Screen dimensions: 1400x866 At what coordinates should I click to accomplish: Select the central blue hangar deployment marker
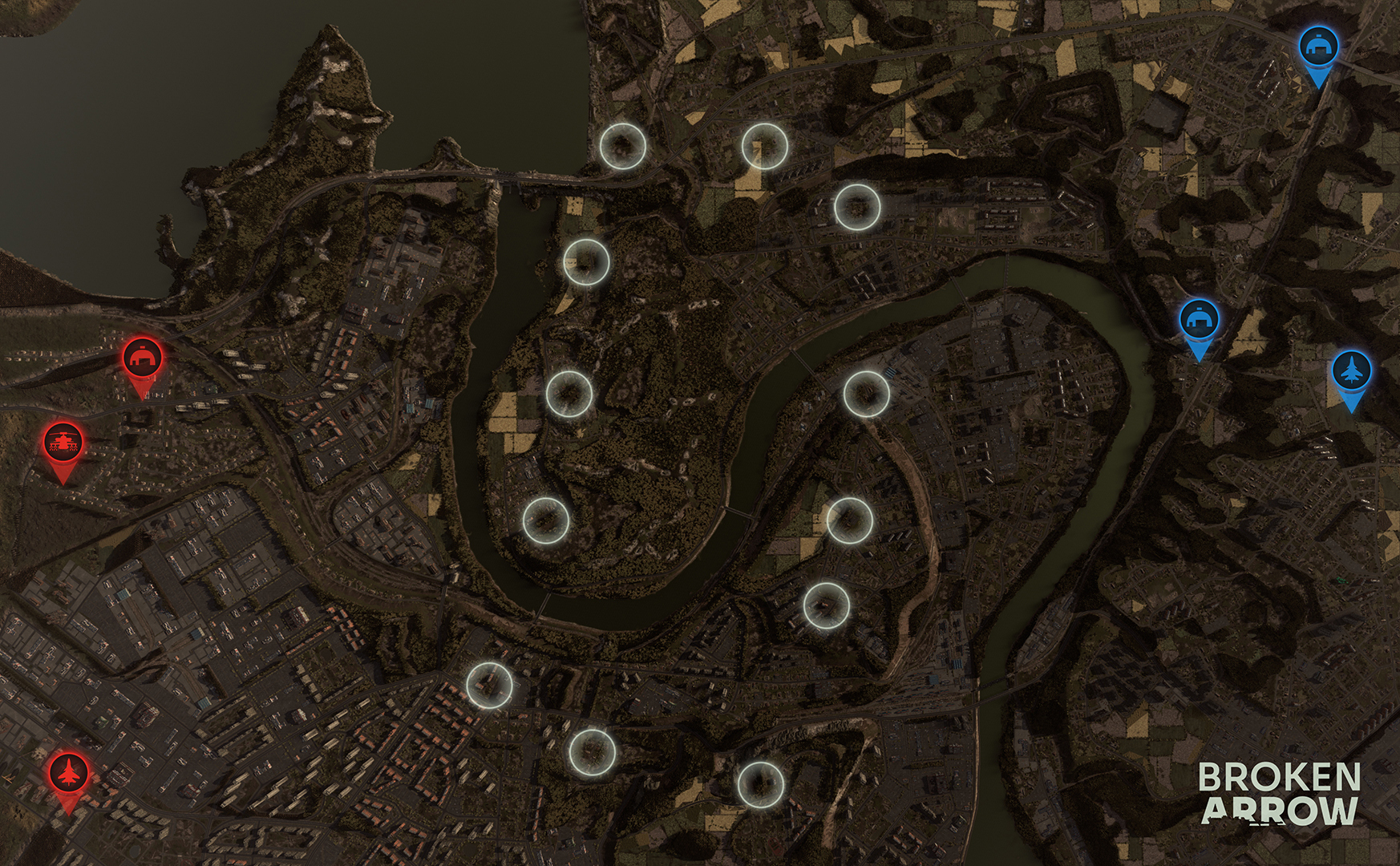1199,319
